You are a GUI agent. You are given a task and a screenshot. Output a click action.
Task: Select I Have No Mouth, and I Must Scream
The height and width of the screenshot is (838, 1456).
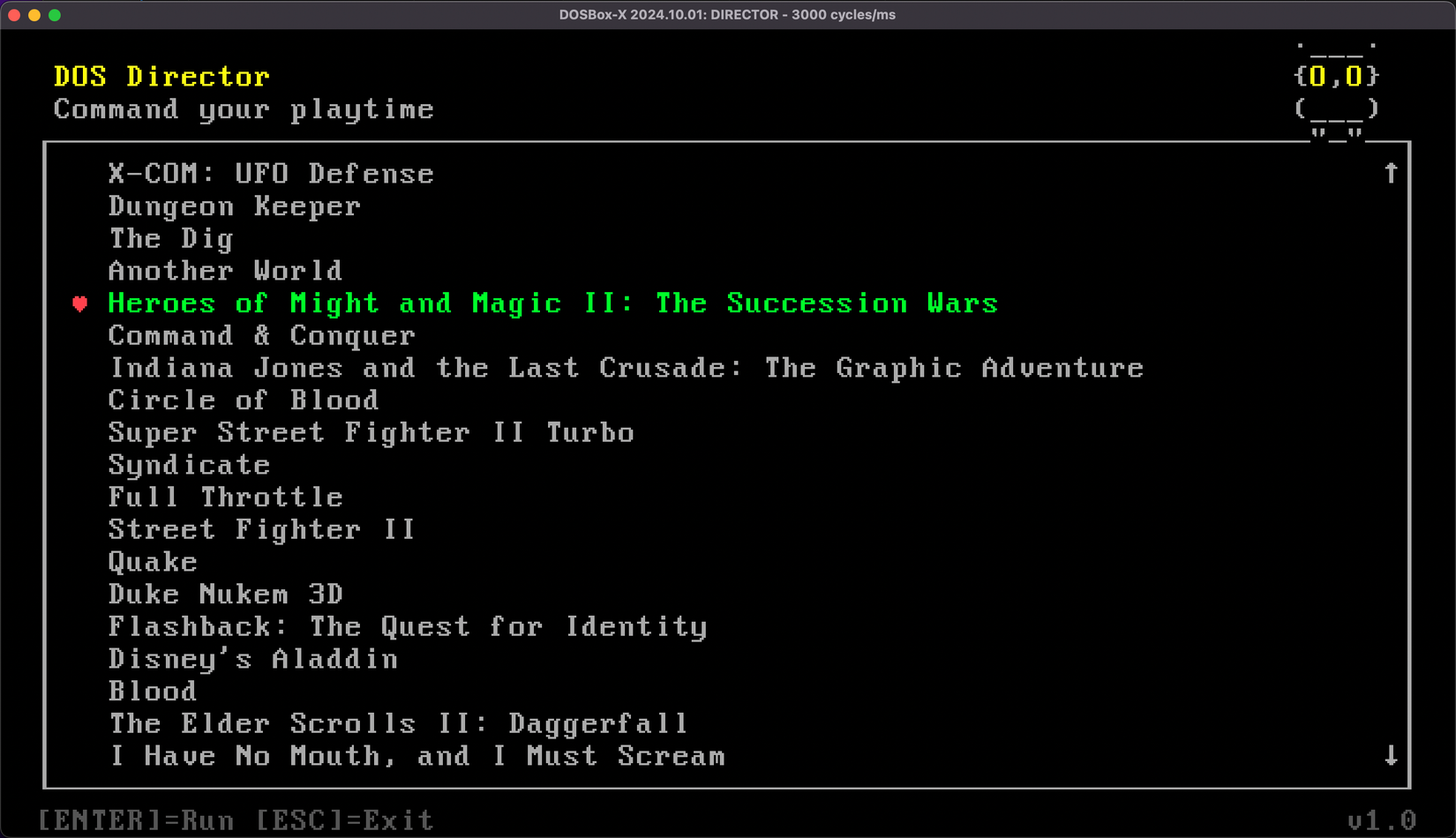coord(417,755)
